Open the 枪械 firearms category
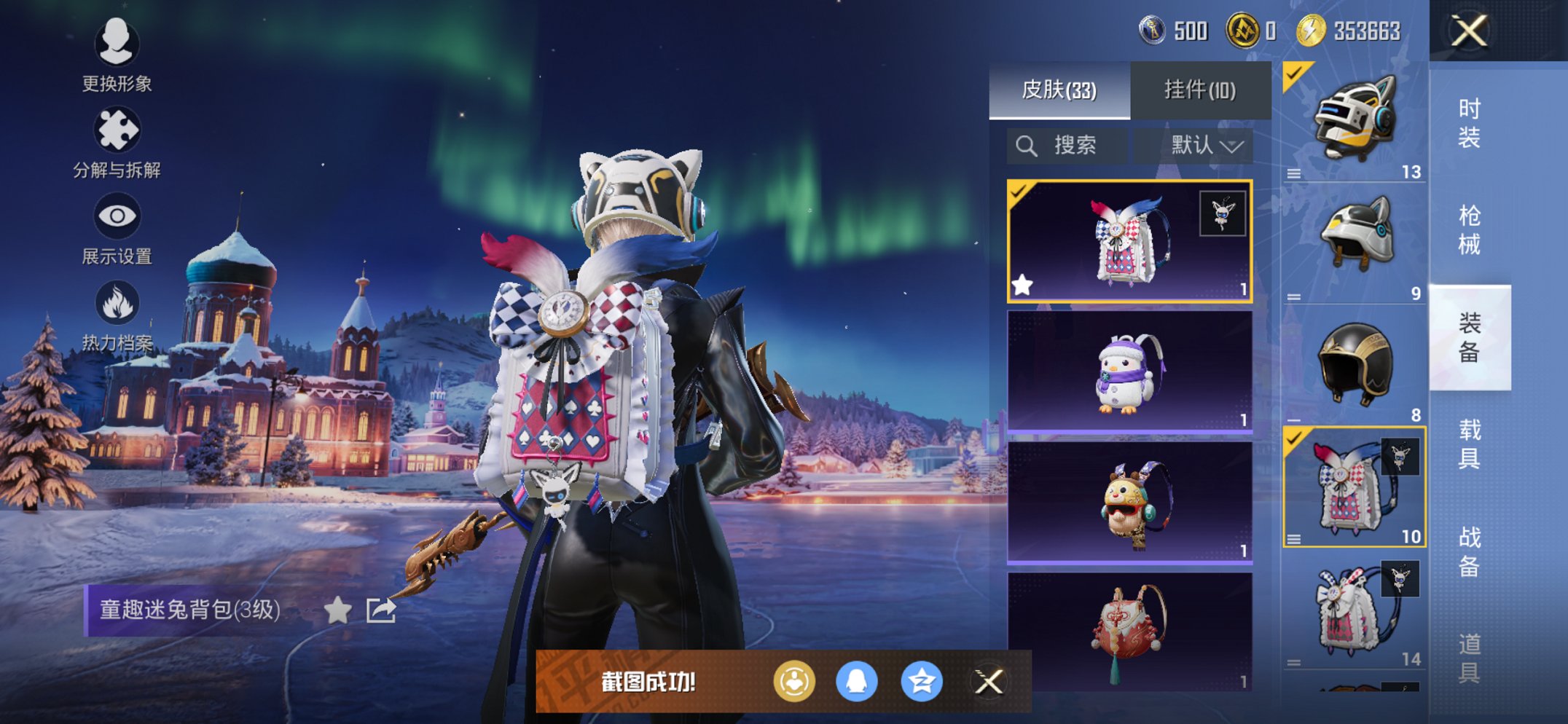 pyautogui.click(x=1469, y=229)
